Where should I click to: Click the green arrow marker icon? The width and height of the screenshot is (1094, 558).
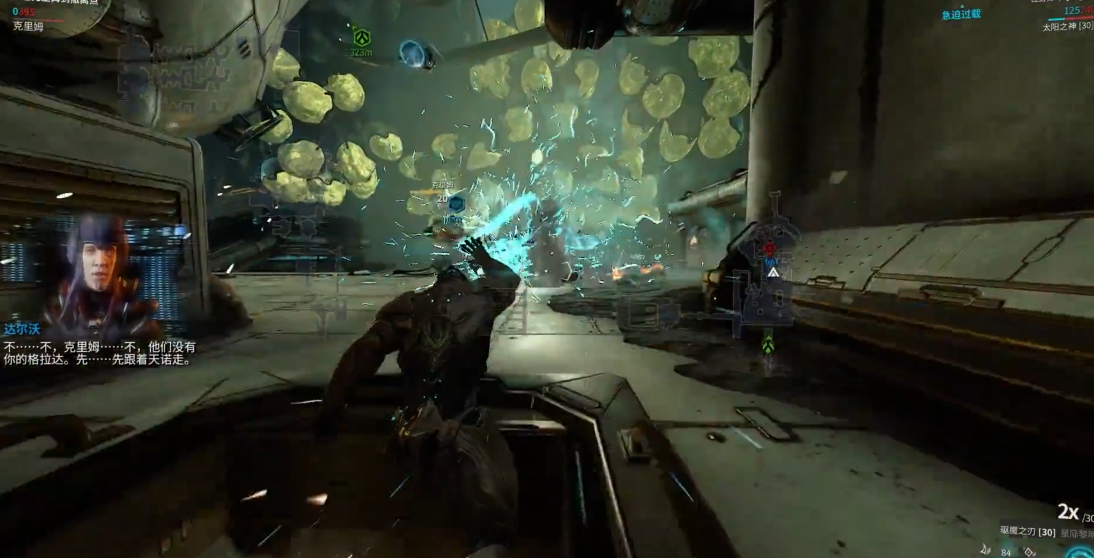click(767, 345)
